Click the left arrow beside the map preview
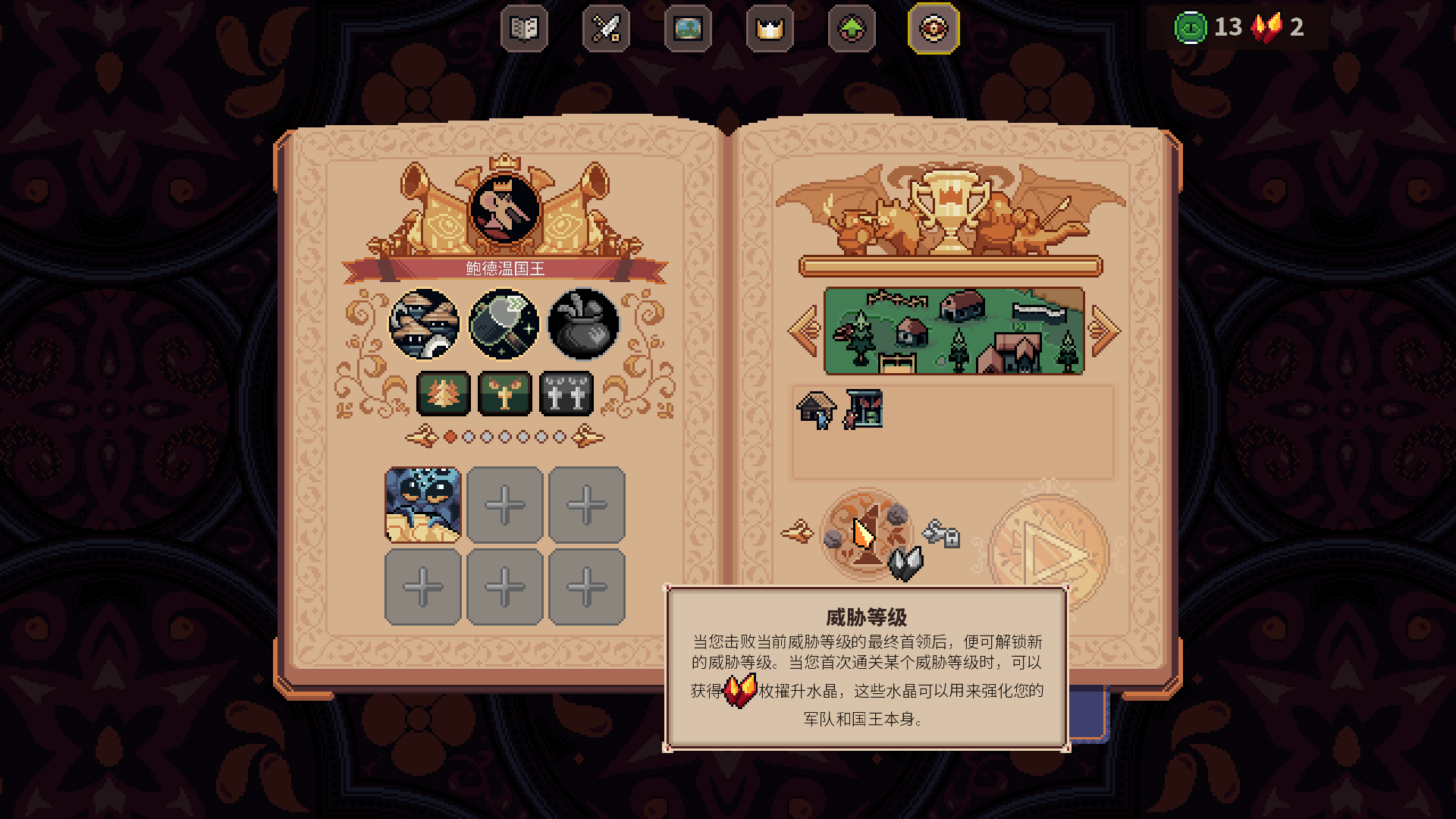This screenshot has width=1456, height=819. click(803, 329)
